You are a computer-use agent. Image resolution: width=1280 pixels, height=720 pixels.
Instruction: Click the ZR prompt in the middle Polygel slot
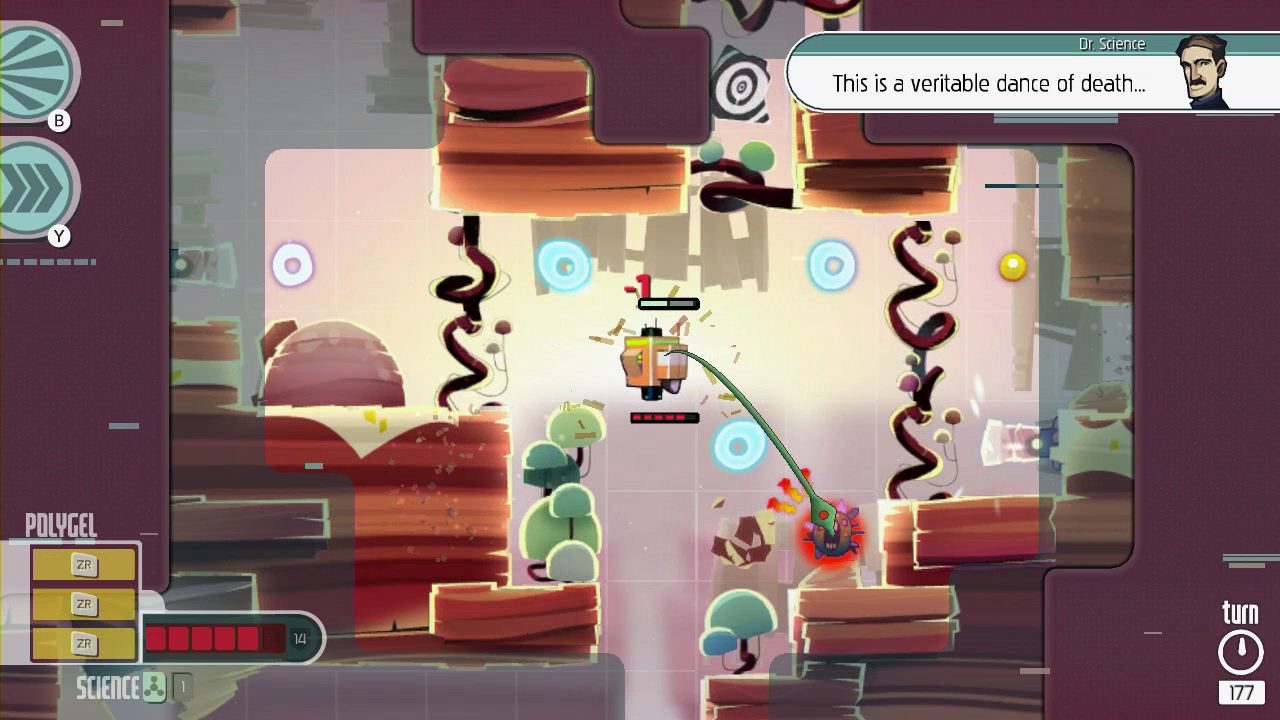click(x=85, y=604)
